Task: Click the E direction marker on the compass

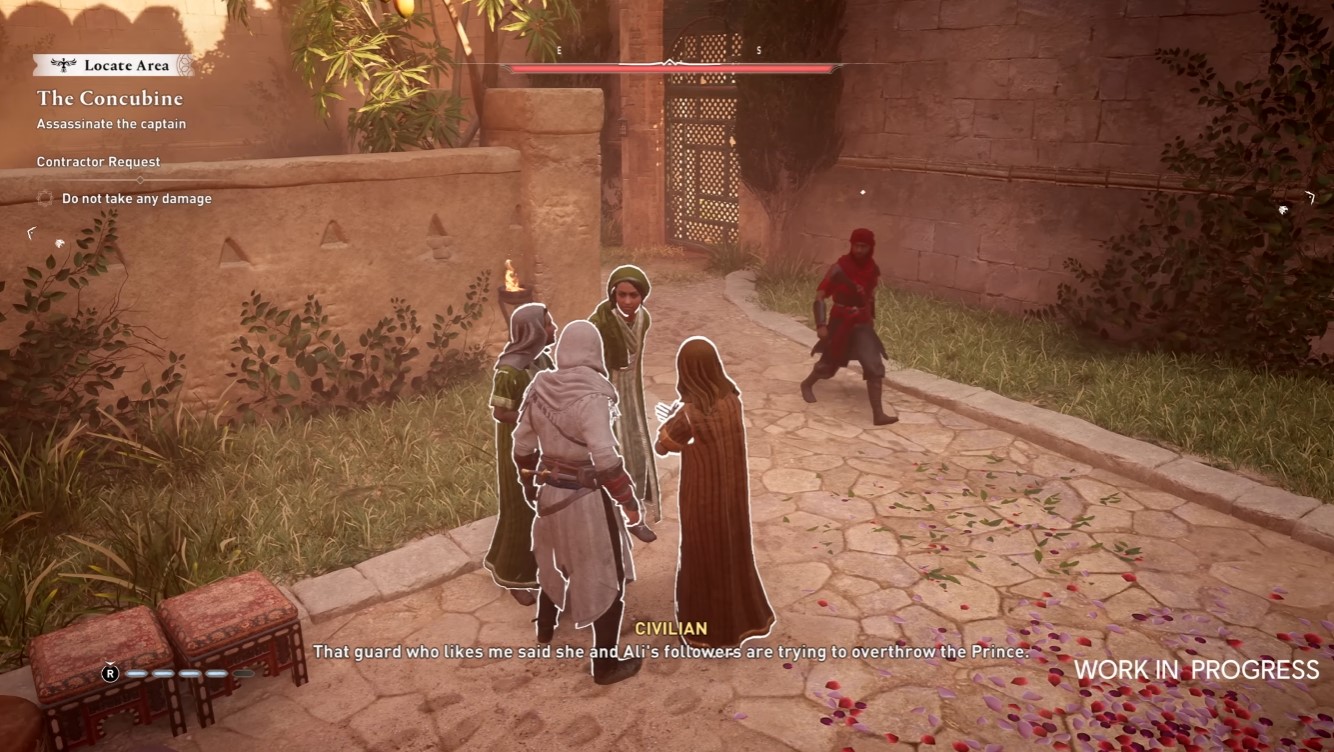Action: point(558,50)
